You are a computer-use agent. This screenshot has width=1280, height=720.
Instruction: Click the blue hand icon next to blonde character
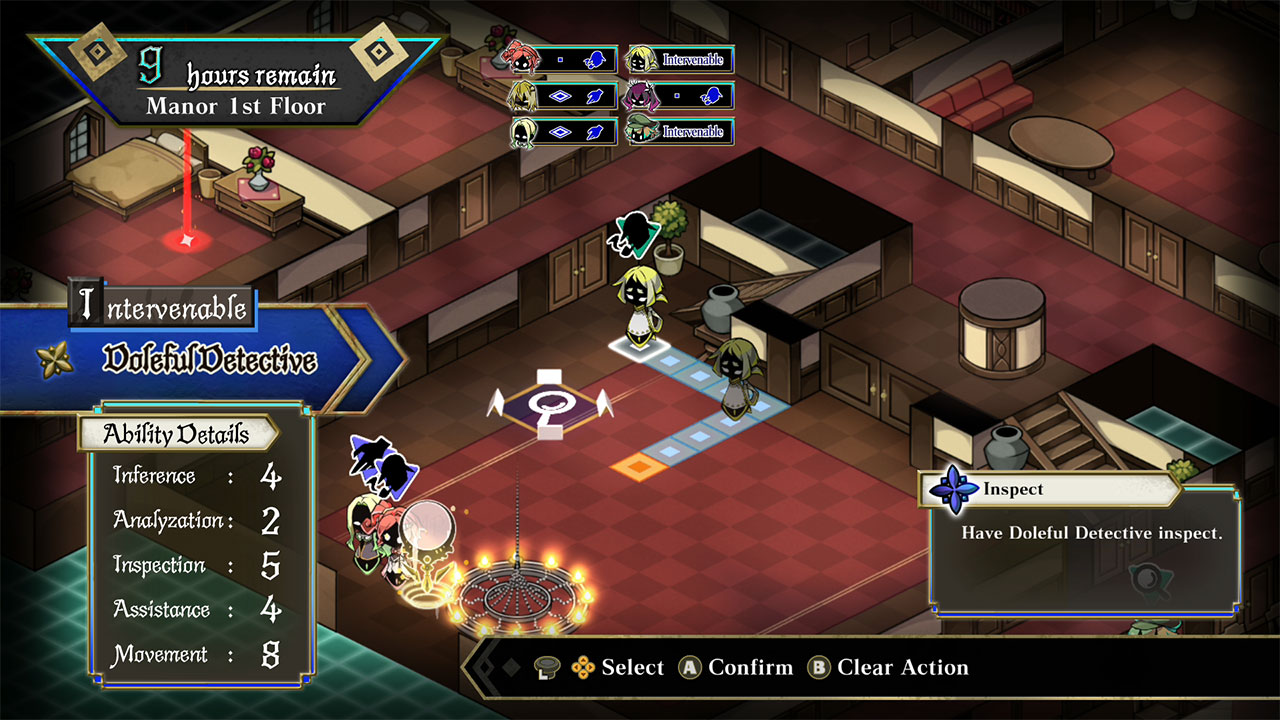tap(595, 97)
